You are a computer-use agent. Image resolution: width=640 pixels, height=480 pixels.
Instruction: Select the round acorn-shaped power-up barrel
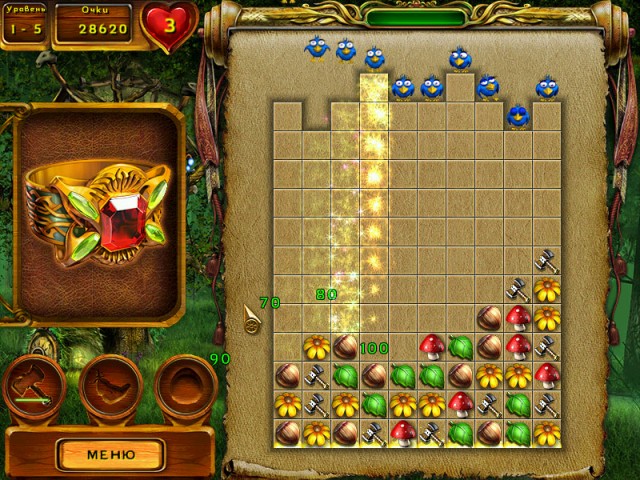pyautogui.click(x=183, y=387)
